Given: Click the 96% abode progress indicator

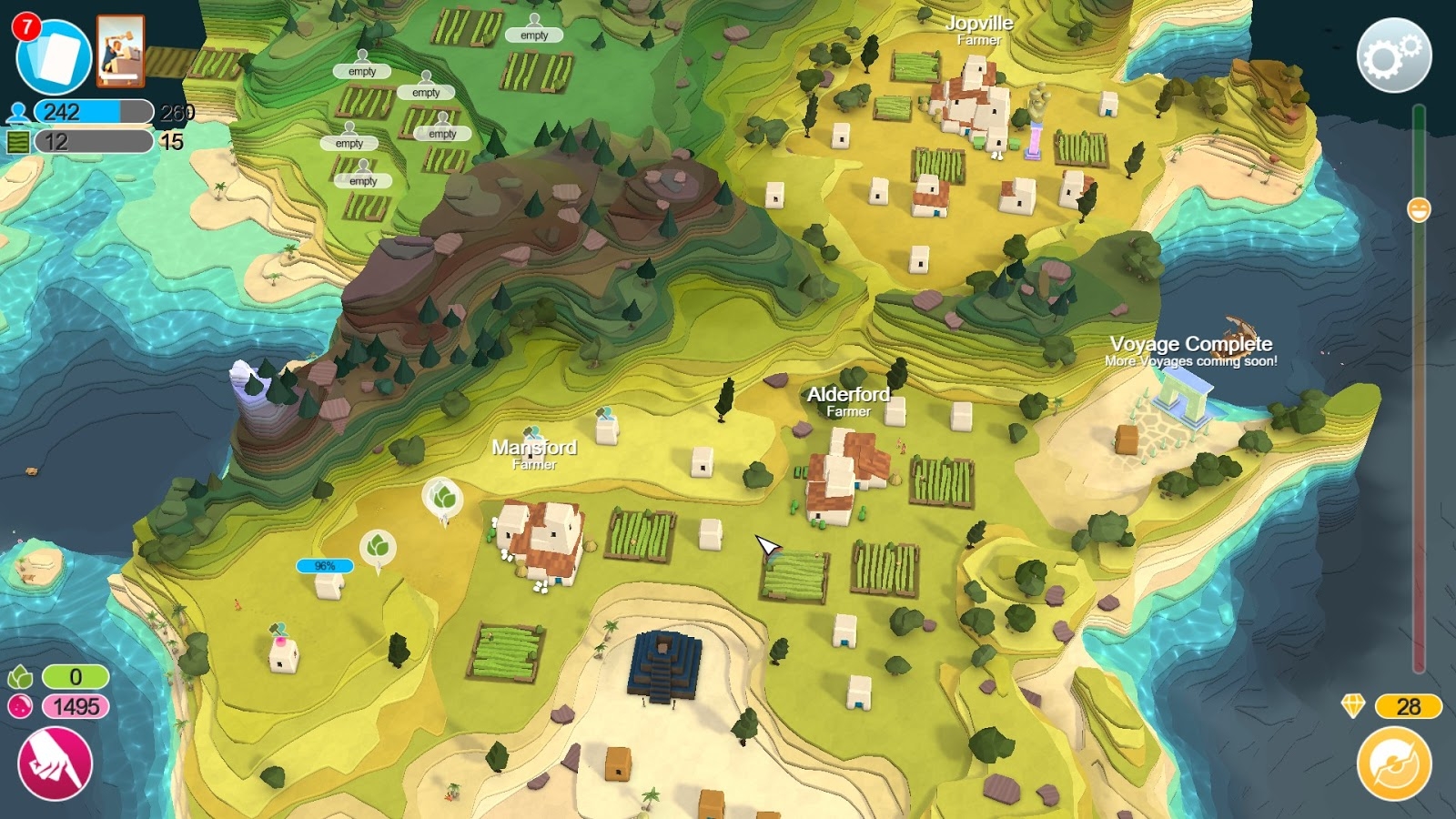Looking at the screenshot, I should [x=325, y=565].
